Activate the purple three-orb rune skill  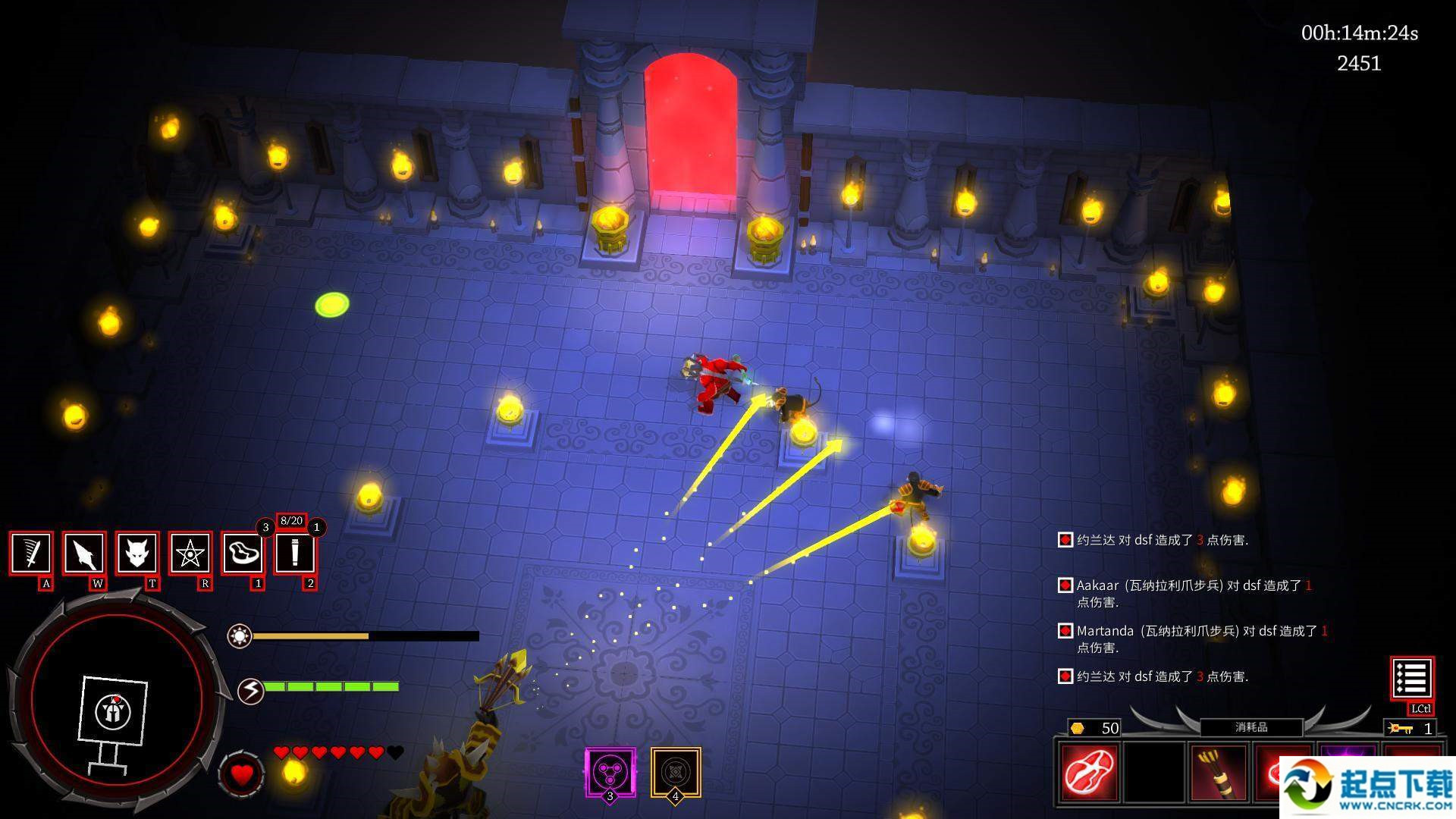(610, 772)
